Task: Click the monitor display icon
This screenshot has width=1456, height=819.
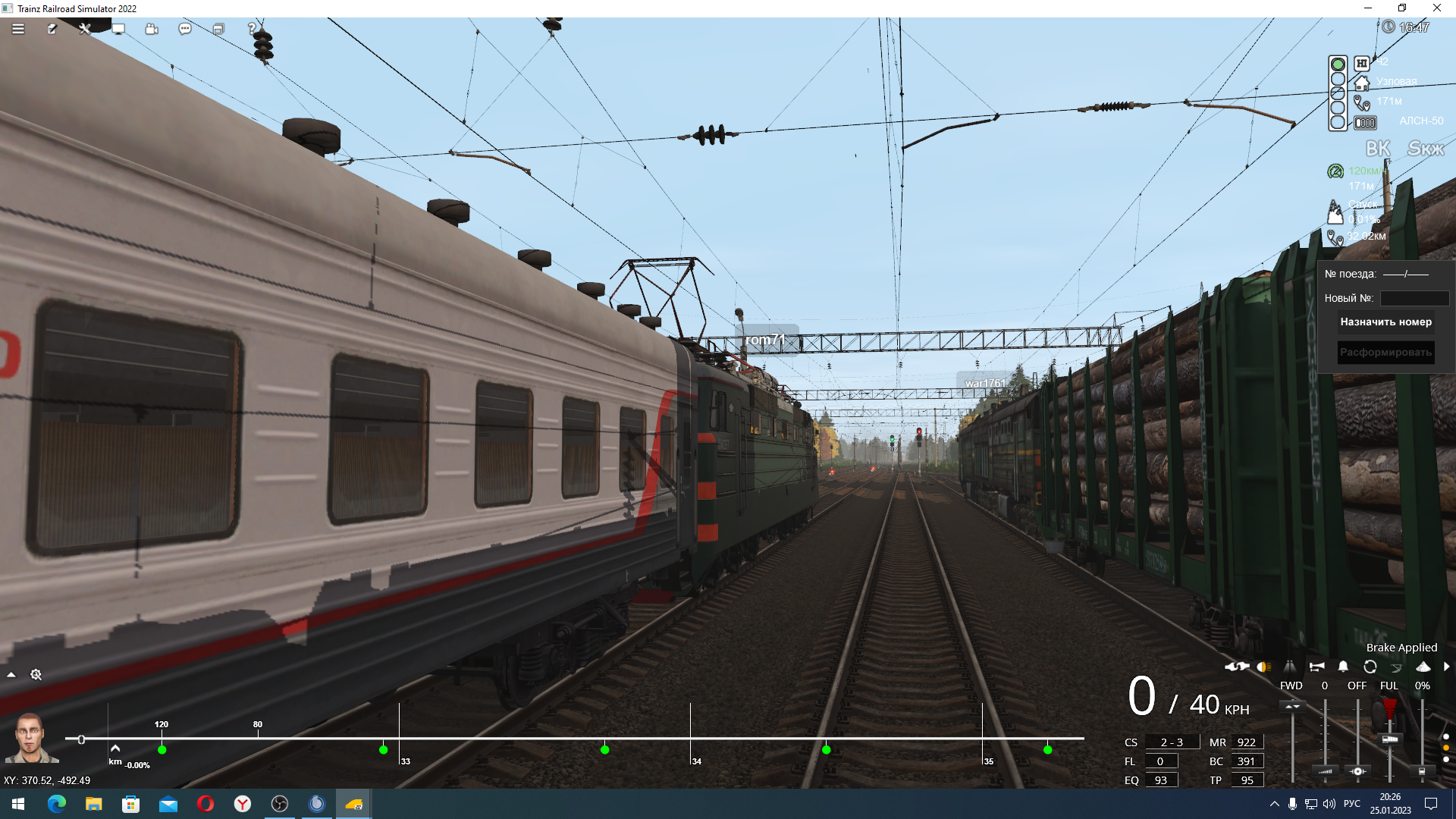Action: pos(118,29)
